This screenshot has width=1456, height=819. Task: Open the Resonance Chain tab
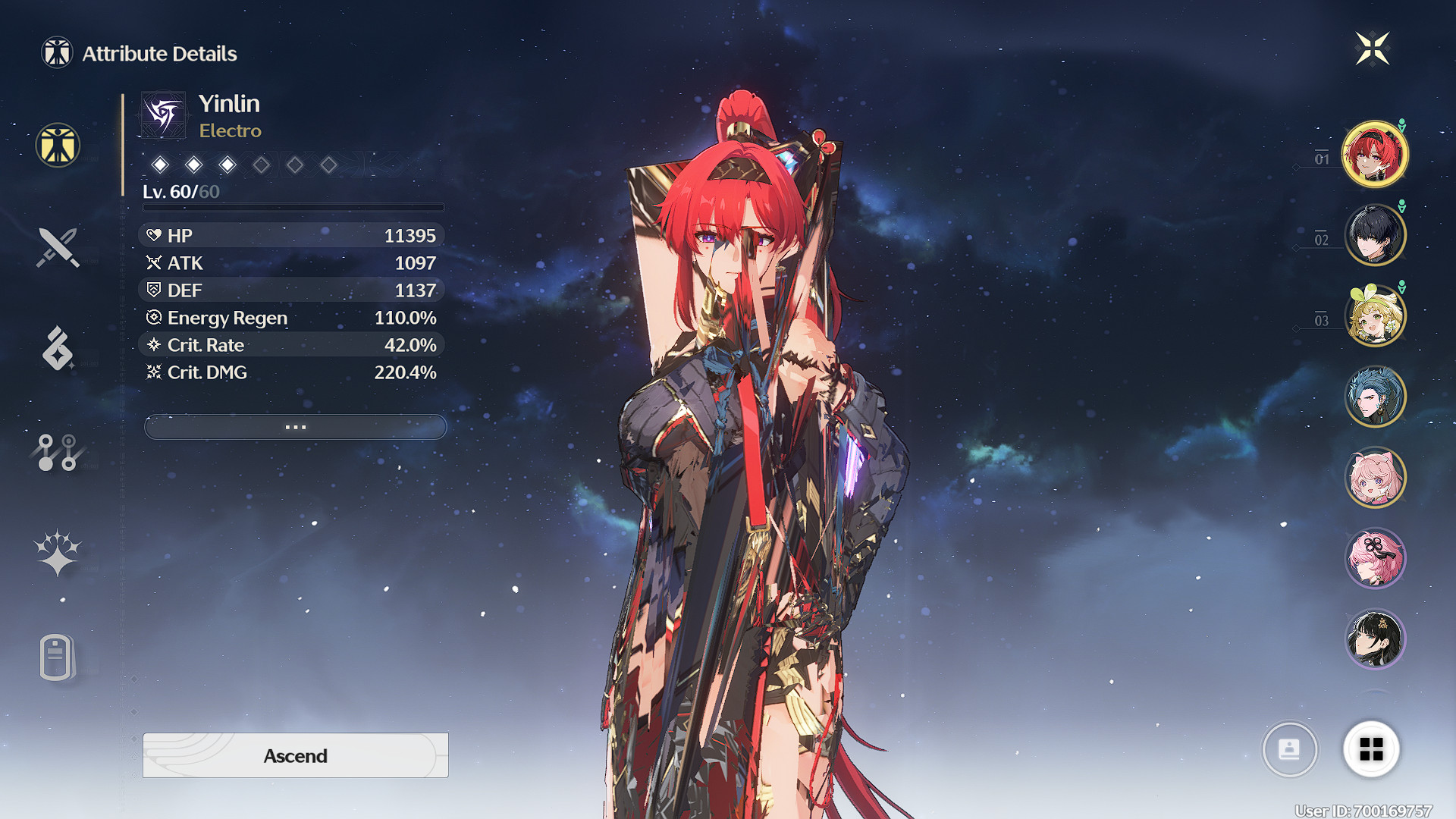coord(58,553)
